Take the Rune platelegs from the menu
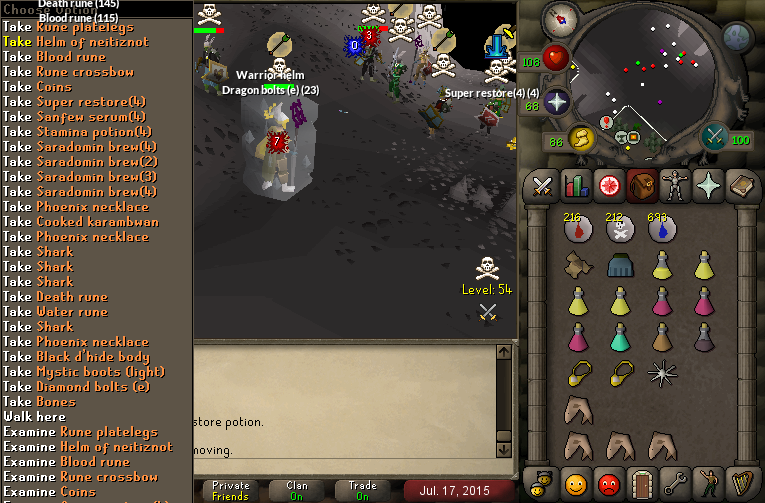765x503 pixels. [78, 27]
